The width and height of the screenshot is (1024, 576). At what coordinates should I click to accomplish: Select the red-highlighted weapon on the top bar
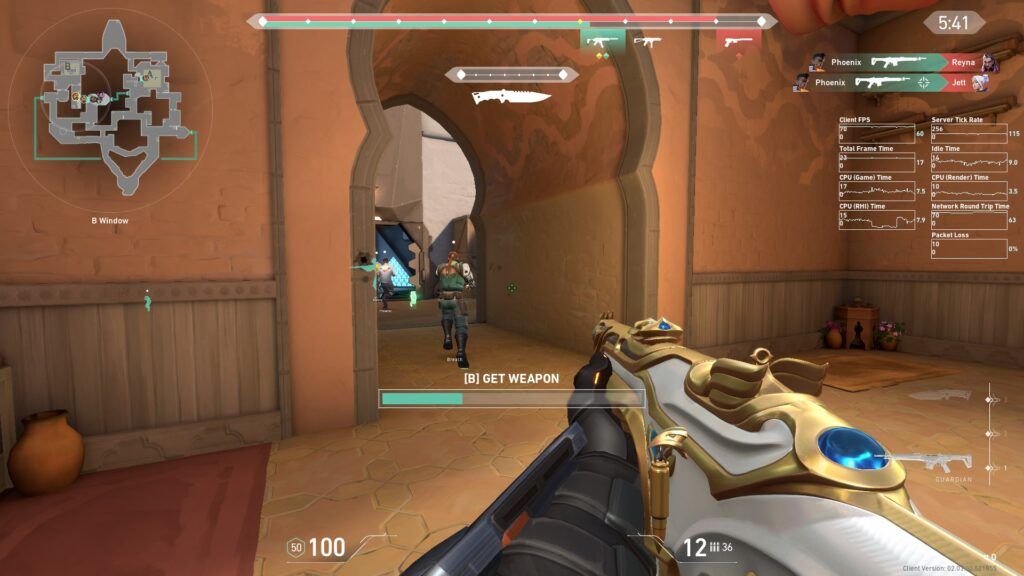click(x=738, y=42)
